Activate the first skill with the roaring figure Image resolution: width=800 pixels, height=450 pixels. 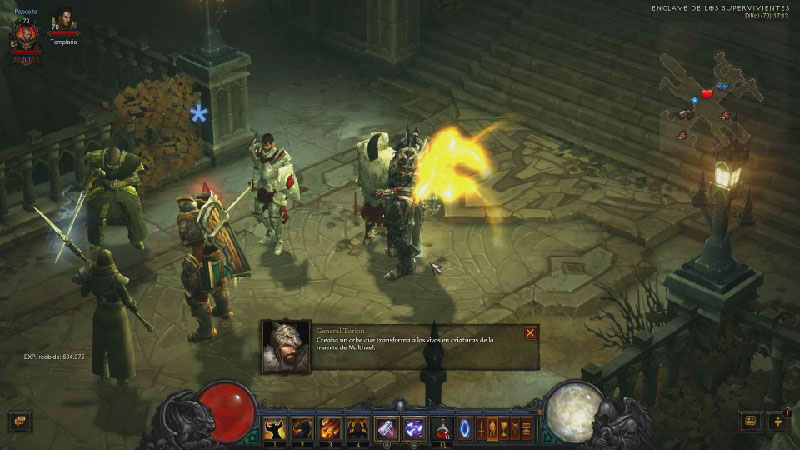tap(274, 429)
